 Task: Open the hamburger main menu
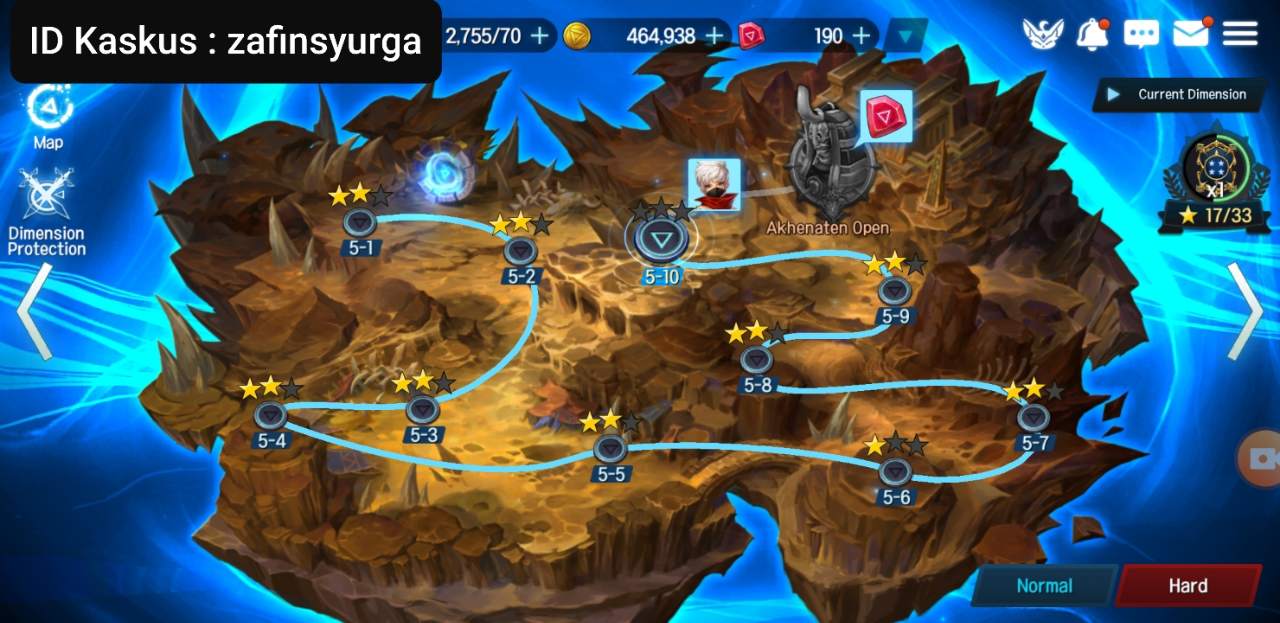click(x=1240, y=34)
